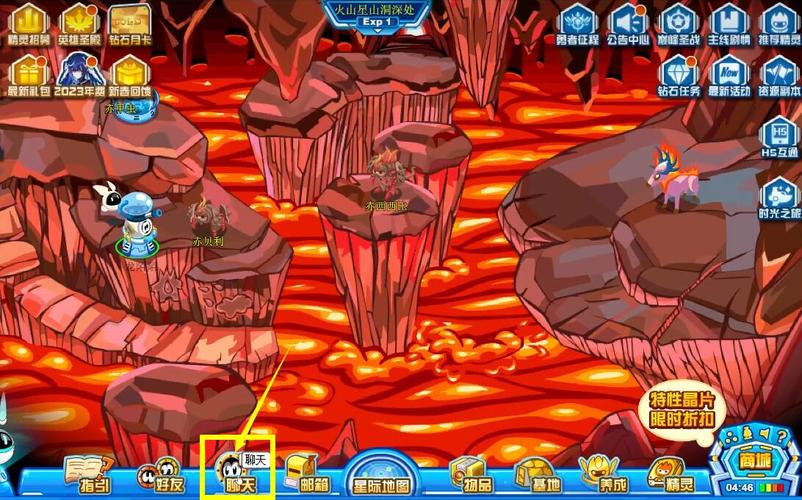
Task: Open the 英雄圣殿 hall icon
Action: [x=80, y=23]
